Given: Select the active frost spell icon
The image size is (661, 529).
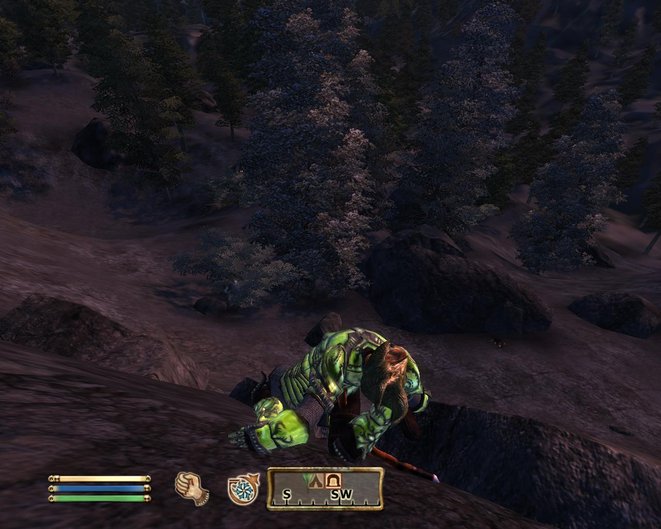Looking at the screenshot, I should pos(242,487).
